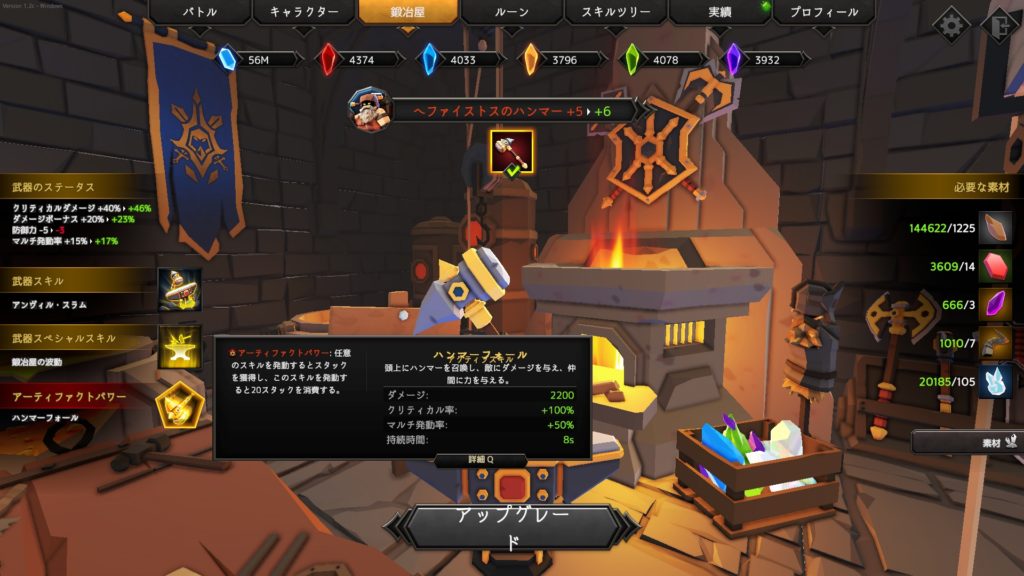Open settings via the gear icon

point(950,23)
